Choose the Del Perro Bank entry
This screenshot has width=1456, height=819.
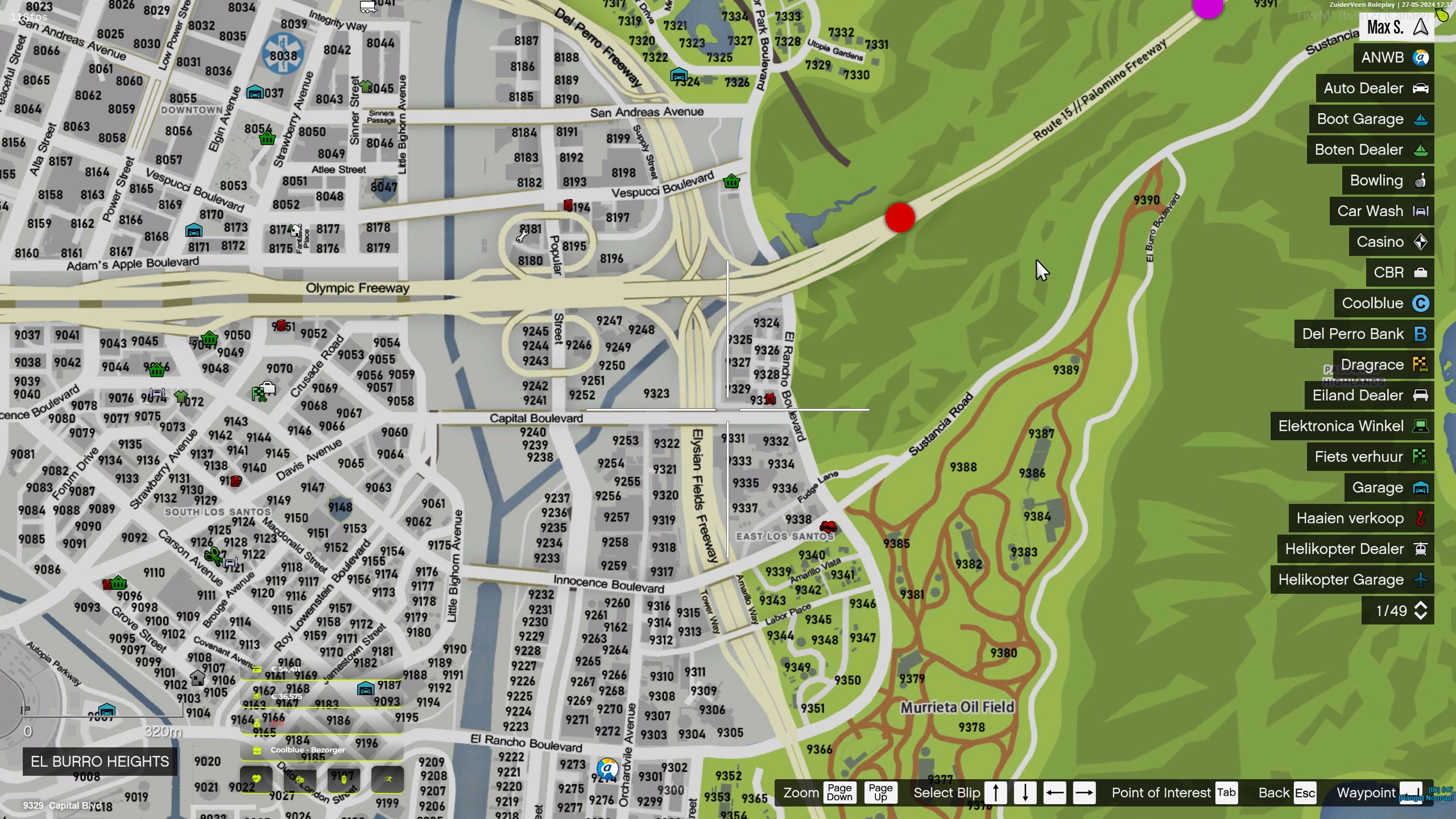[x=1364, y=334]
